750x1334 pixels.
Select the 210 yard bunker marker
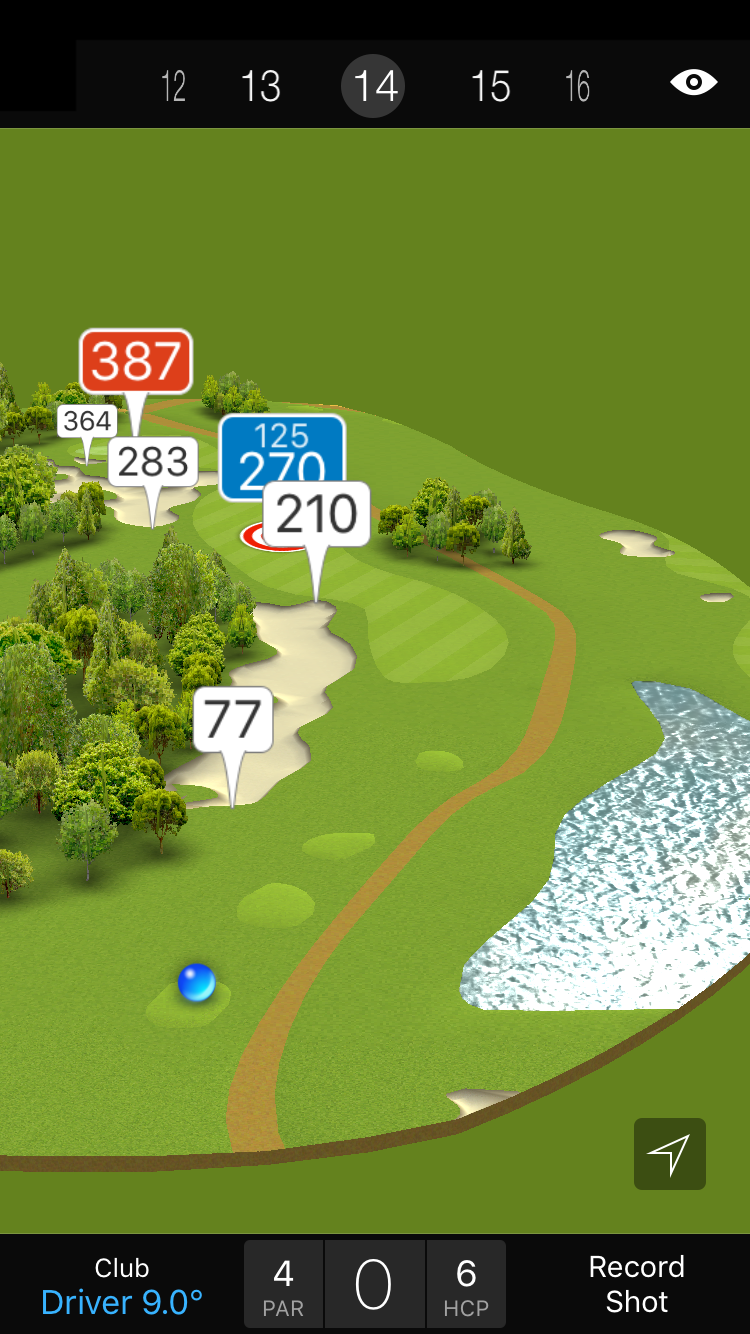pyautogui.click(x=317, y=514)
